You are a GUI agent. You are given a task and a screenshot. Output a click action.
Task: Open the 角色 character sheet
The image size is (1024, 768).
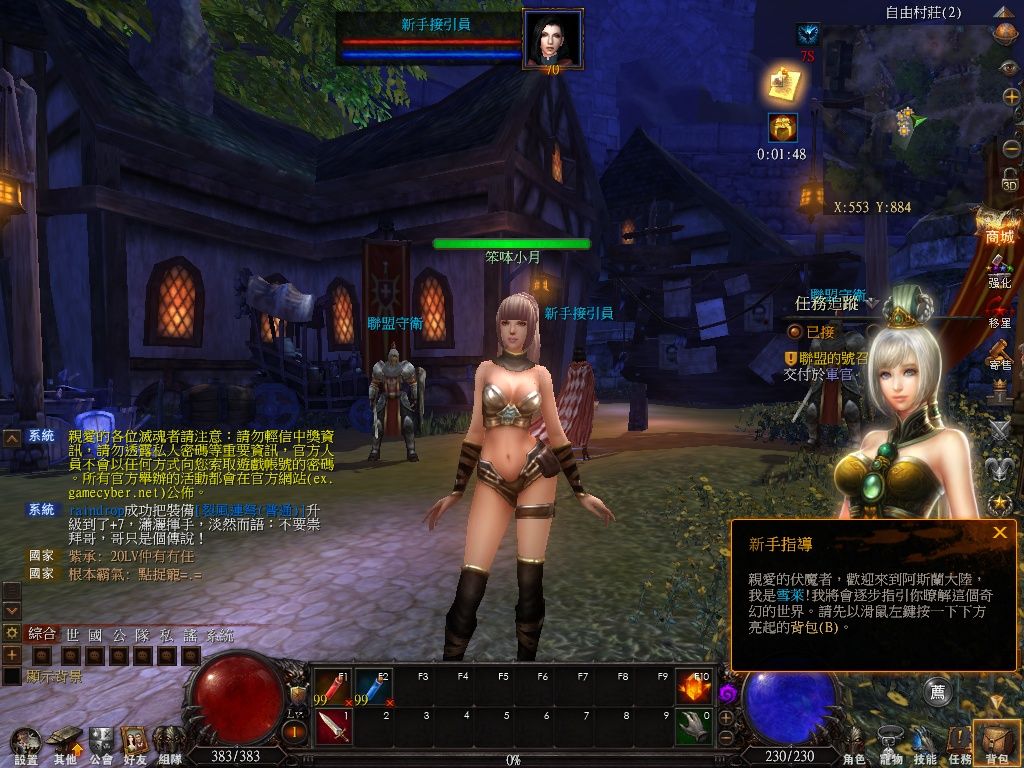pyautogui.click(x=855, y=745)
